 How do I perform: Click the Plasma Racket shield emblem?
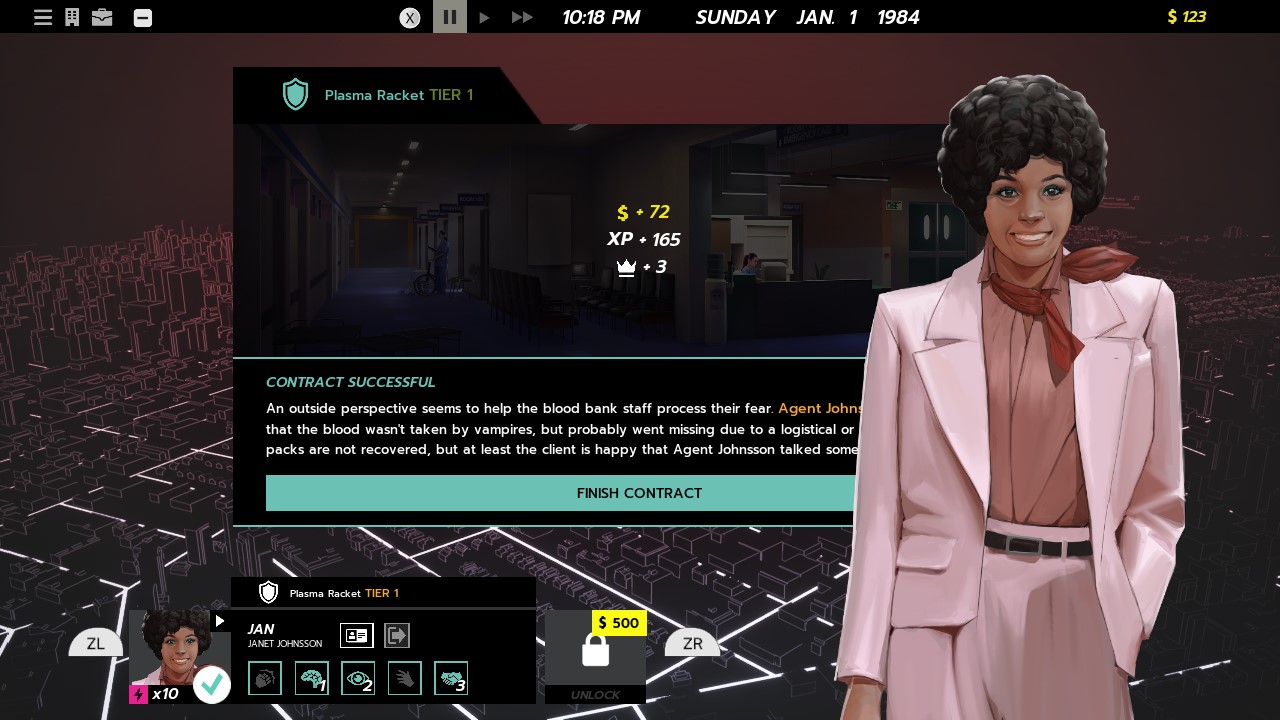(295, 94)
